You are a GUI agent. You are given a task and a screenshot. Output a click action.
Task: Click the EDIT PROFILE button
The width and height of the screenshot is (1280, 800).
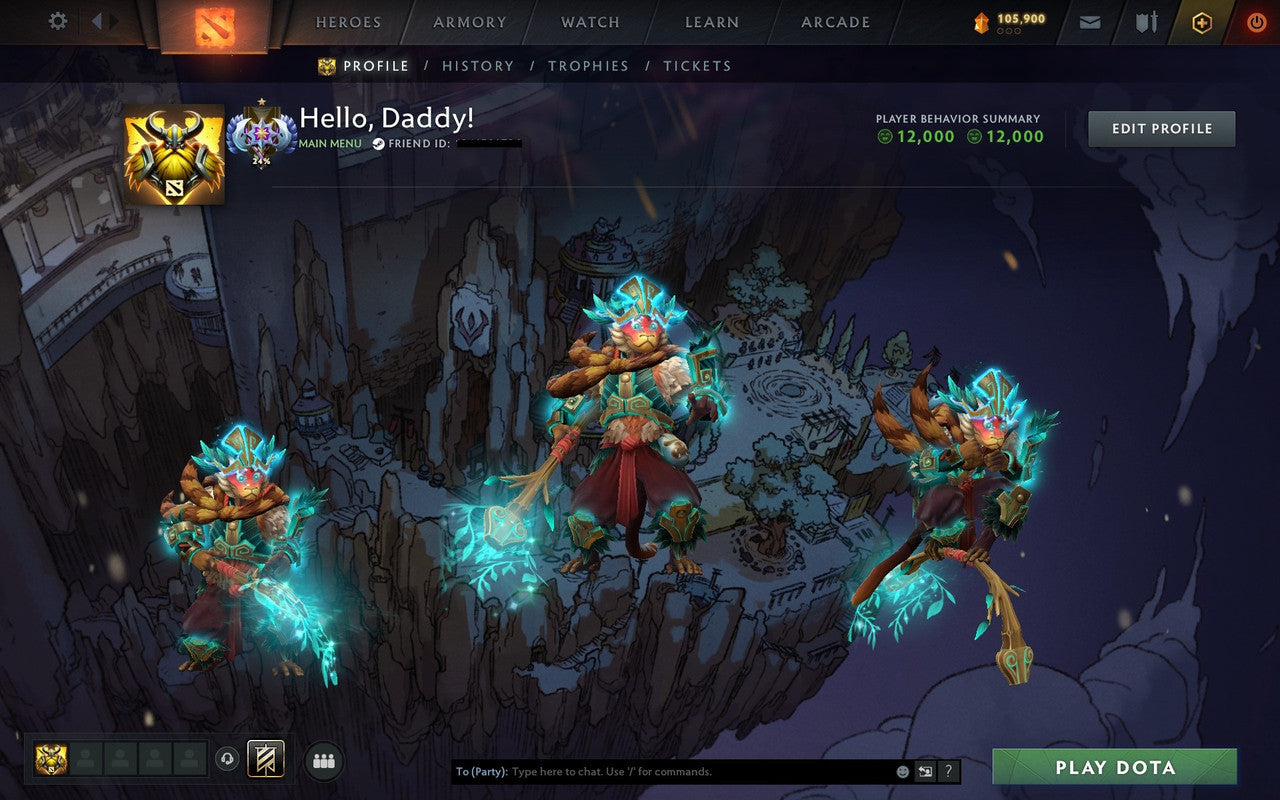pyautogui.click(x=1161, y=128)
